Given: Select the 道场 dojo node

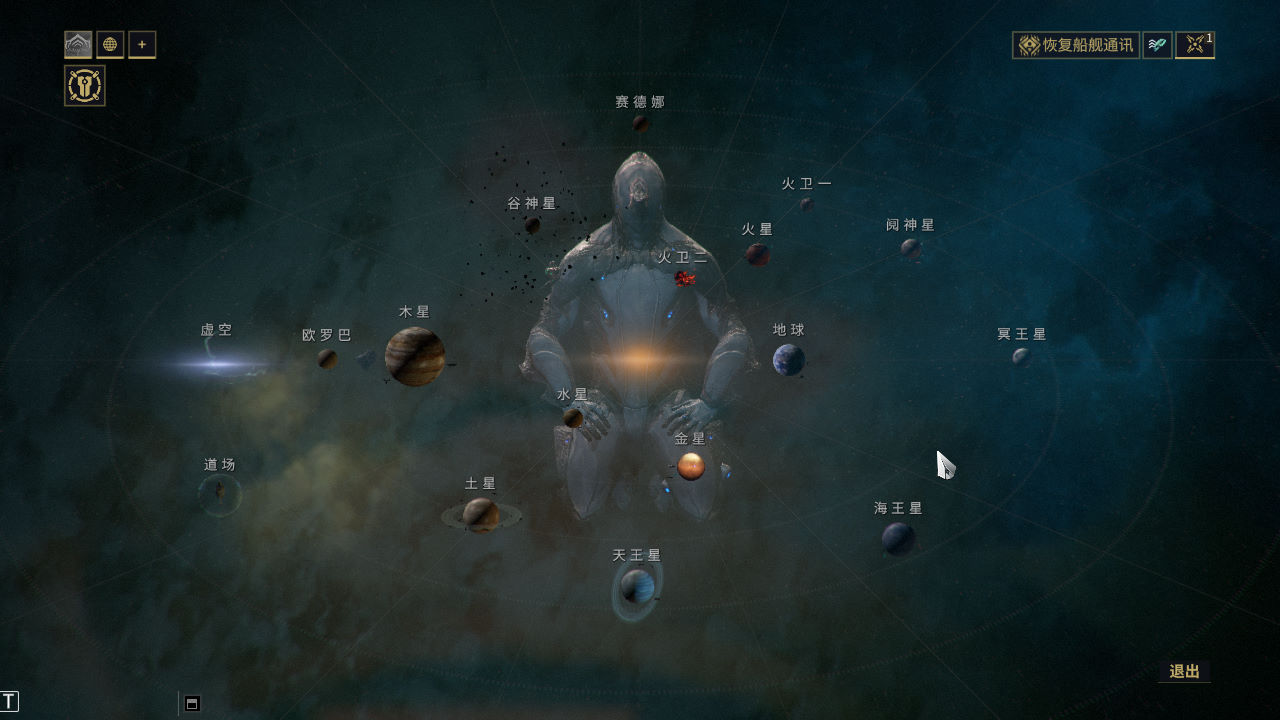Looking at the screenshot, I should (219, 494).
